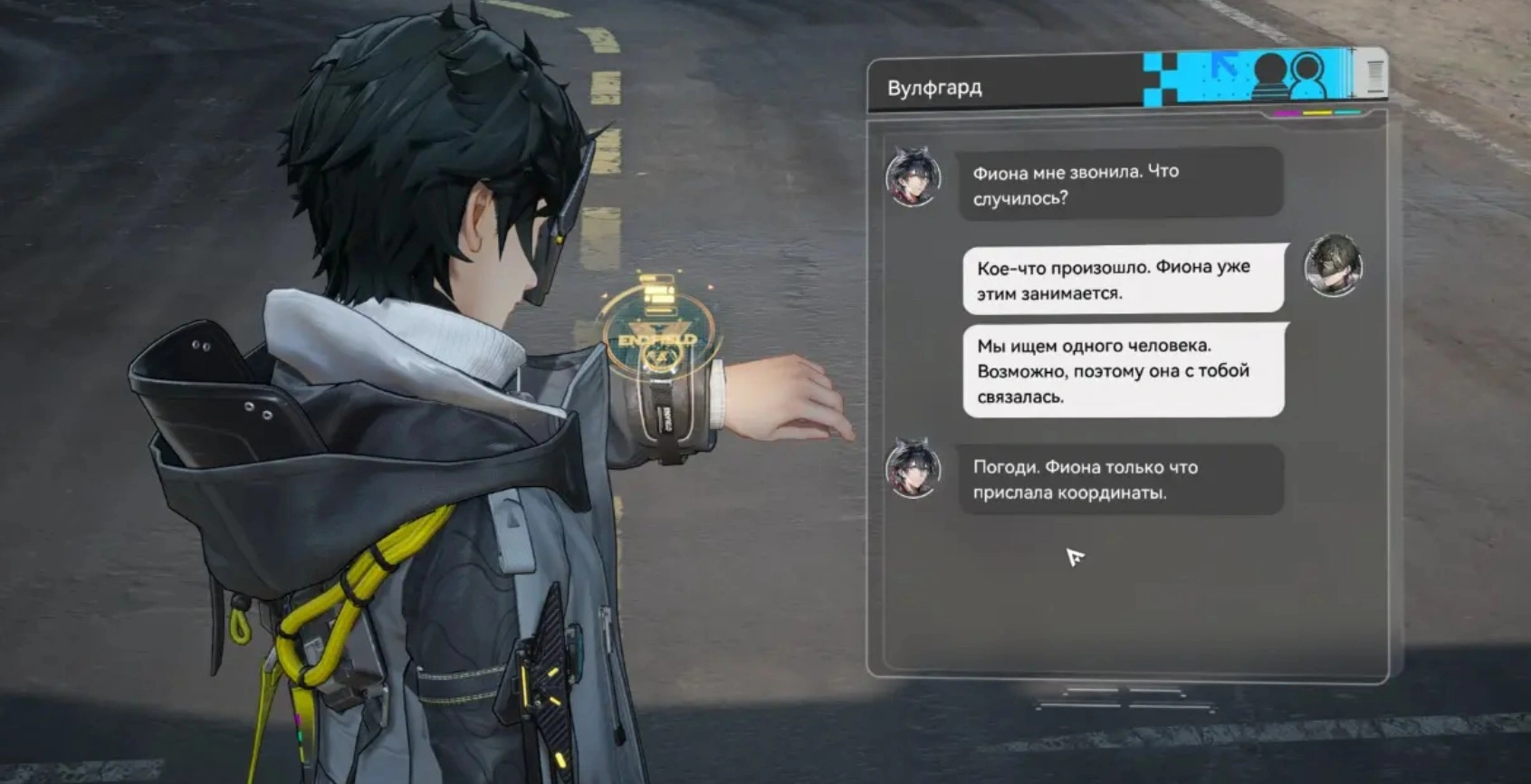Open the player's avatar beside the white replies
The height and width of the screenshot is (784, 1531).
(1333, 265)
